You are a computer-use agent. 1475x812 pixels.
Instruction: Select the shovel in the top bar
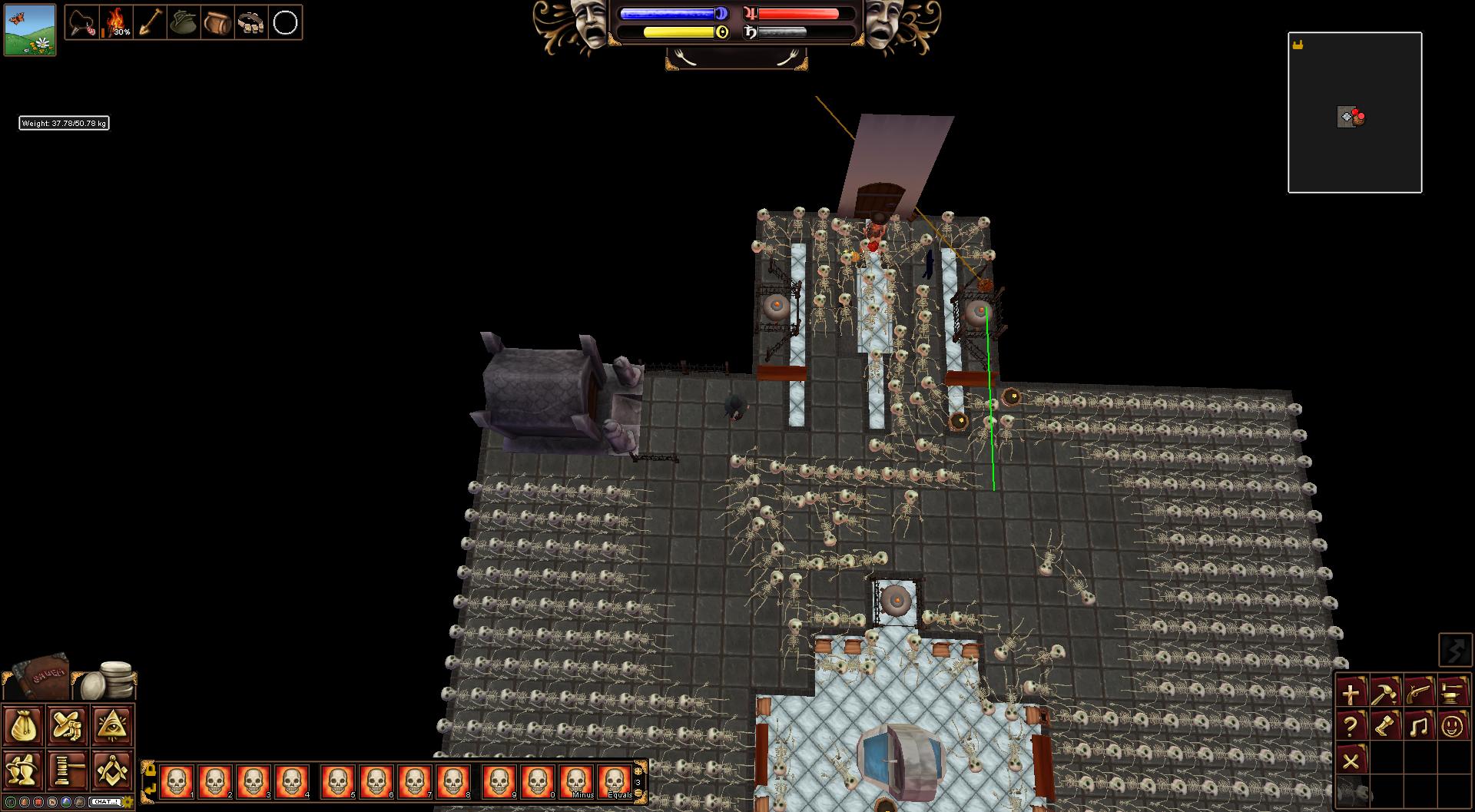[x=151, y=22]
